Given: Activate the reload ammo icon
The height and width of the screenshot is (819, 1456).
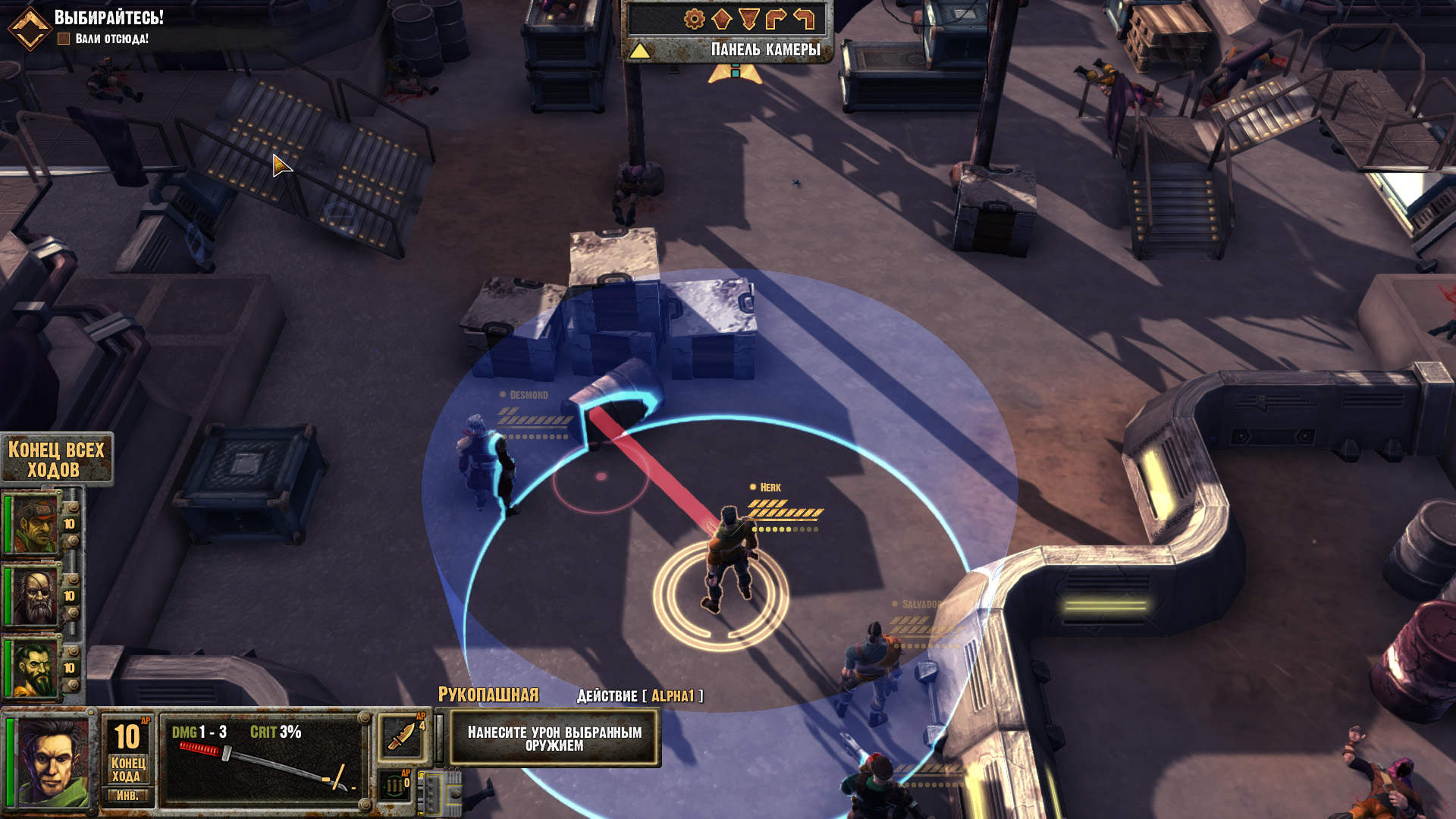Looking at the screenshot, I should point(394,786).
